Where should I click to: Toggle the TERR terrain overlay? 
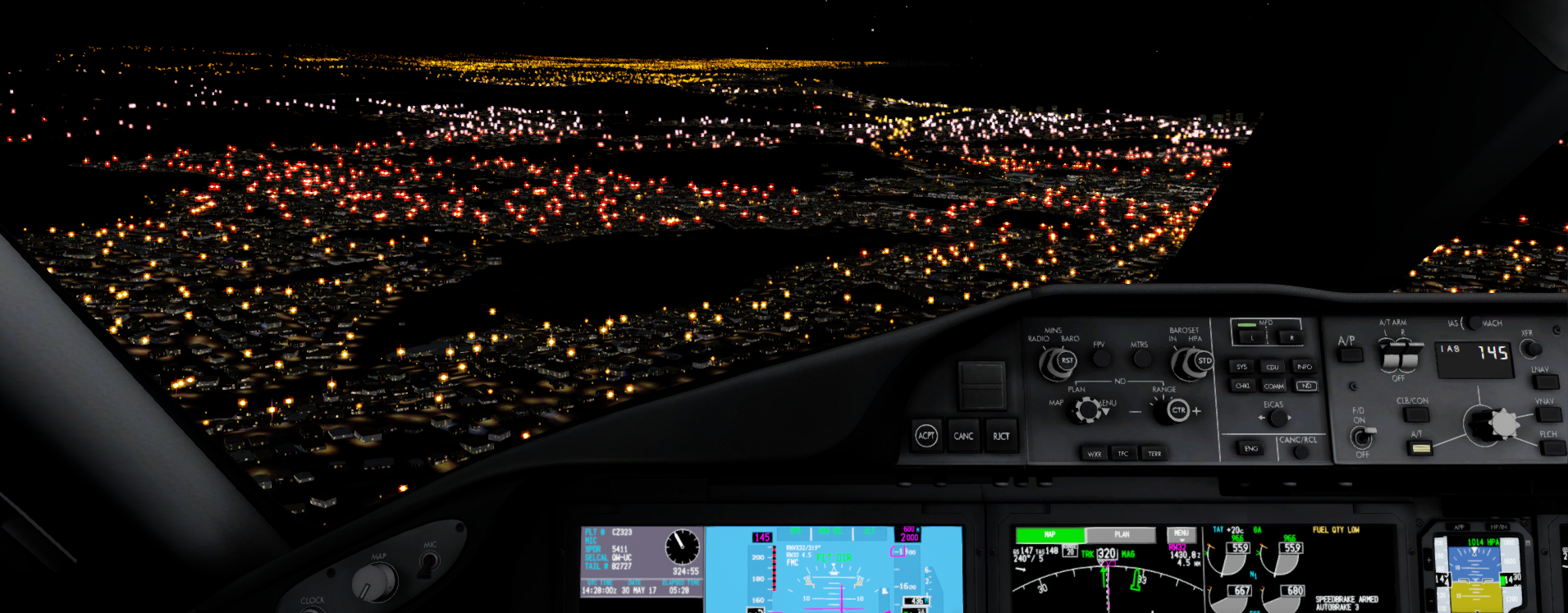point(1155,453)
